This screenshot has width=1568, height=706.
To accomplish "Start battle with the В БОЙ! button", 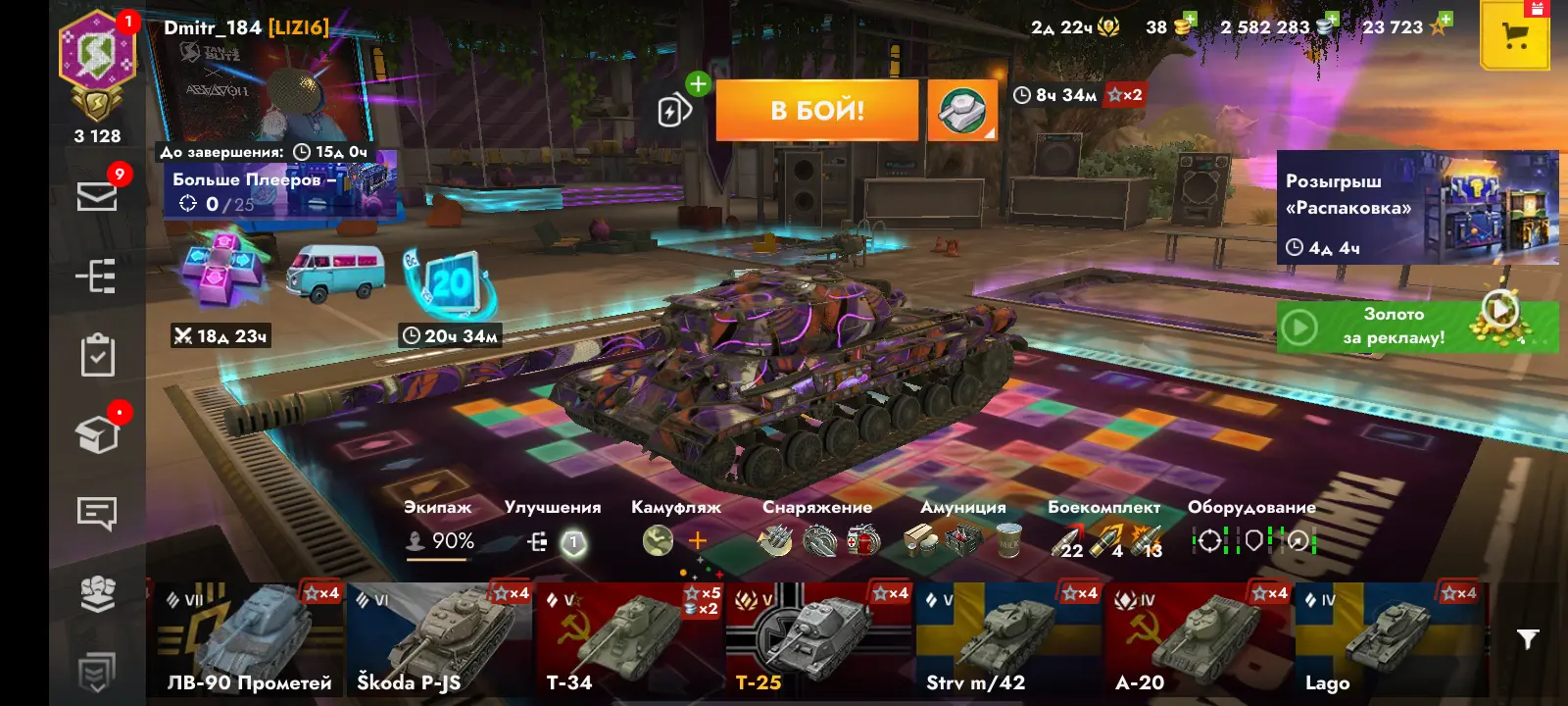I will click(x=816, y=110).
